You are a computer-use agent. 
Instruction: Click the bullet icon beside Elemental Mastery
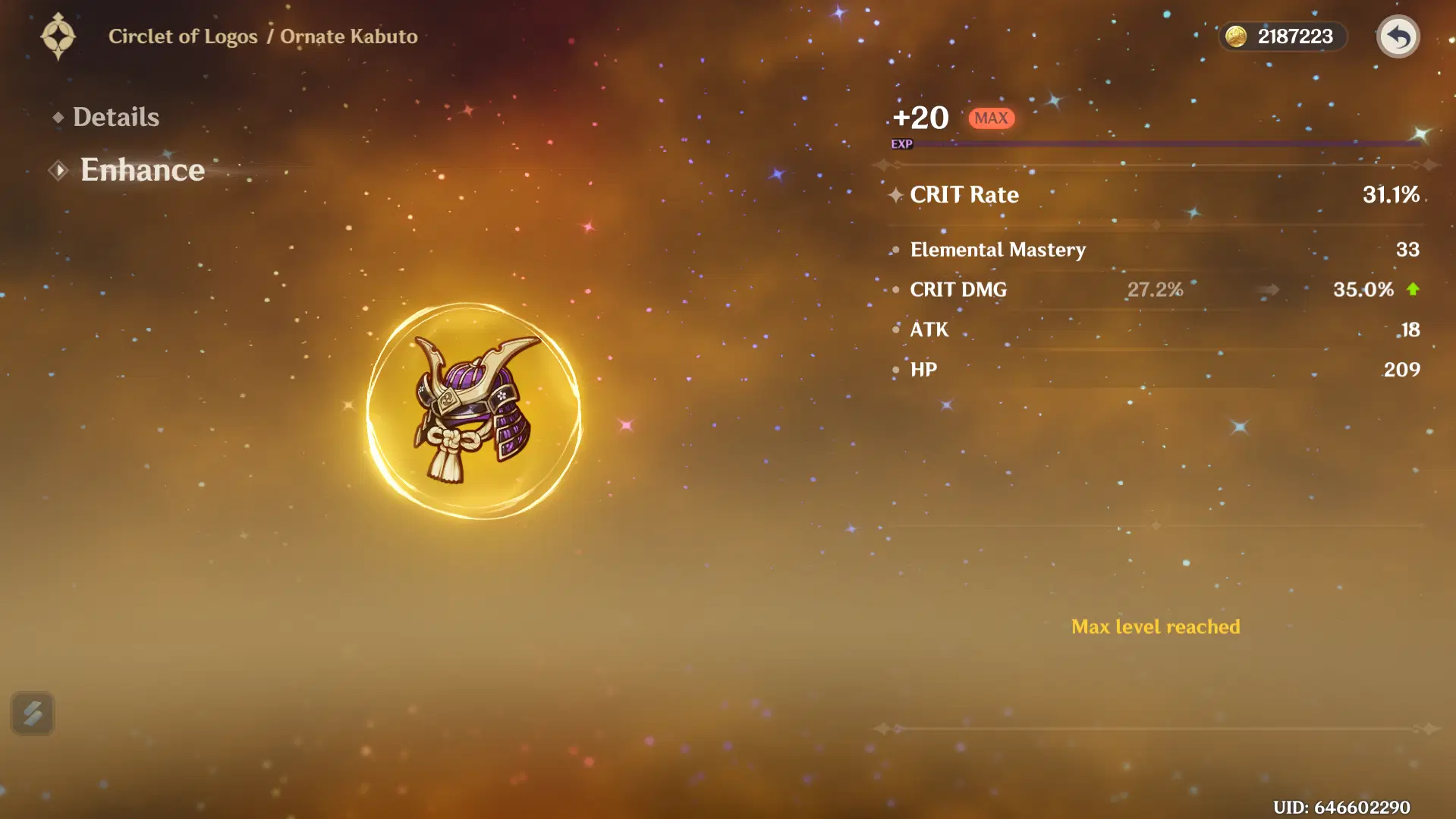(895, 250)
